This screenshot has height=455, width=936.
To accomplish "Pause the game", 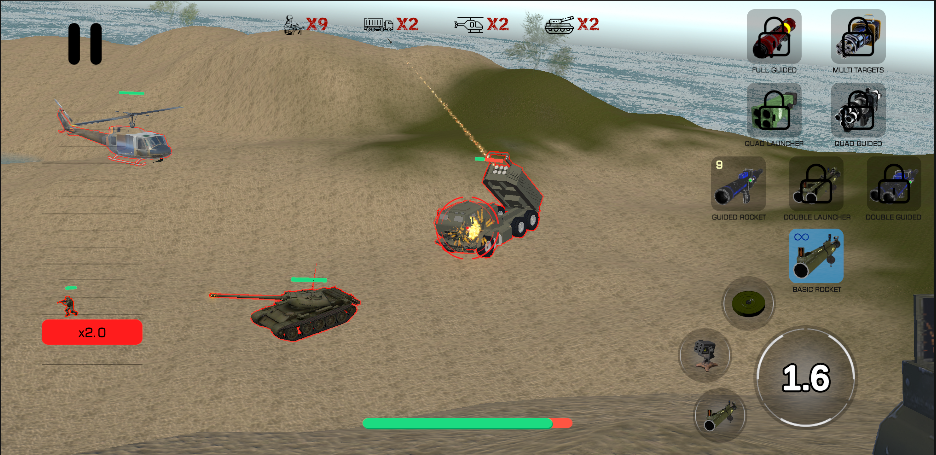I will (85, 43).
